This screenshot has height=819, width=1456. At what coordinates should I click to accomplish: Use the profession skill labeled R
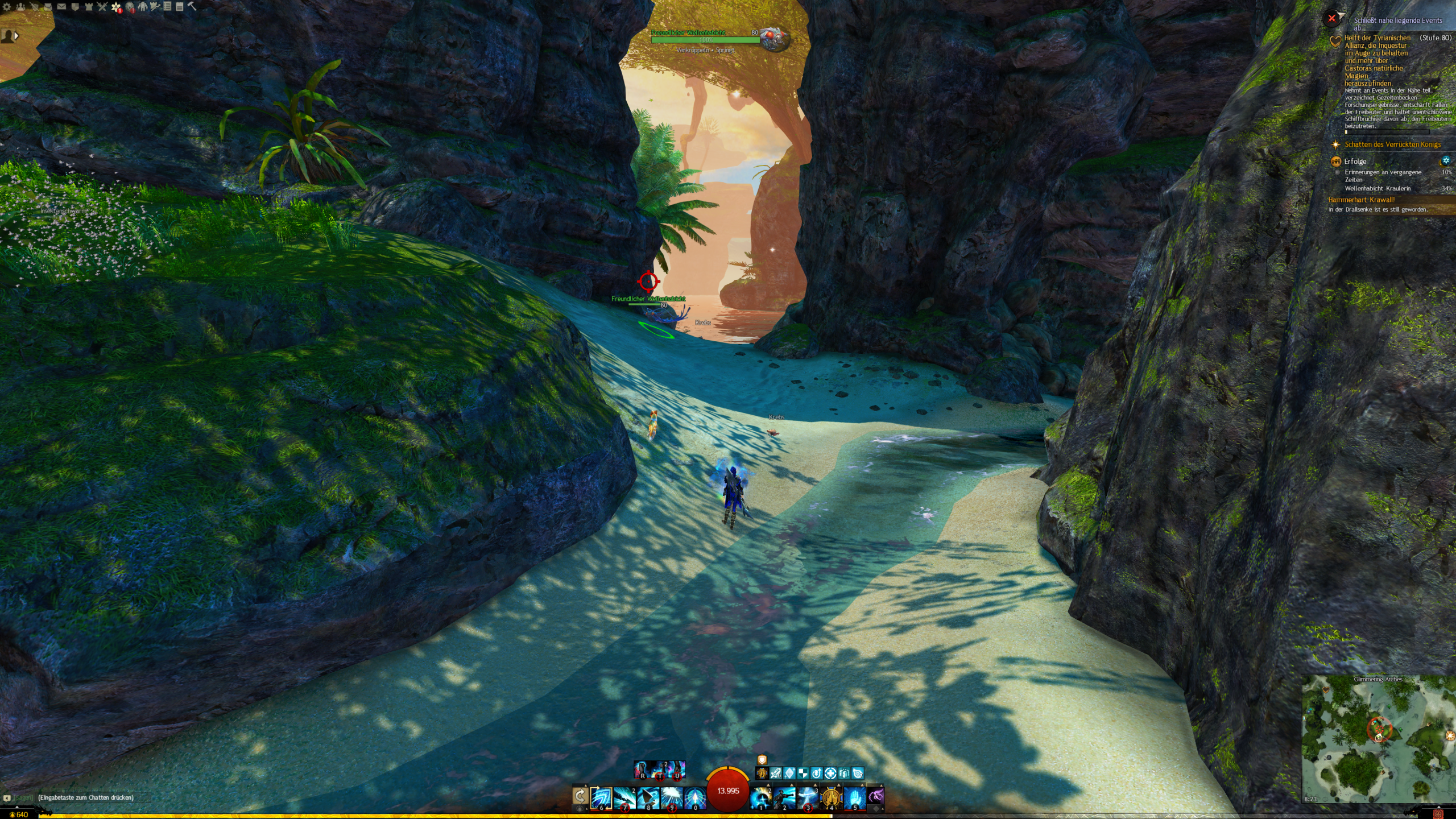[x=642, y=770]
